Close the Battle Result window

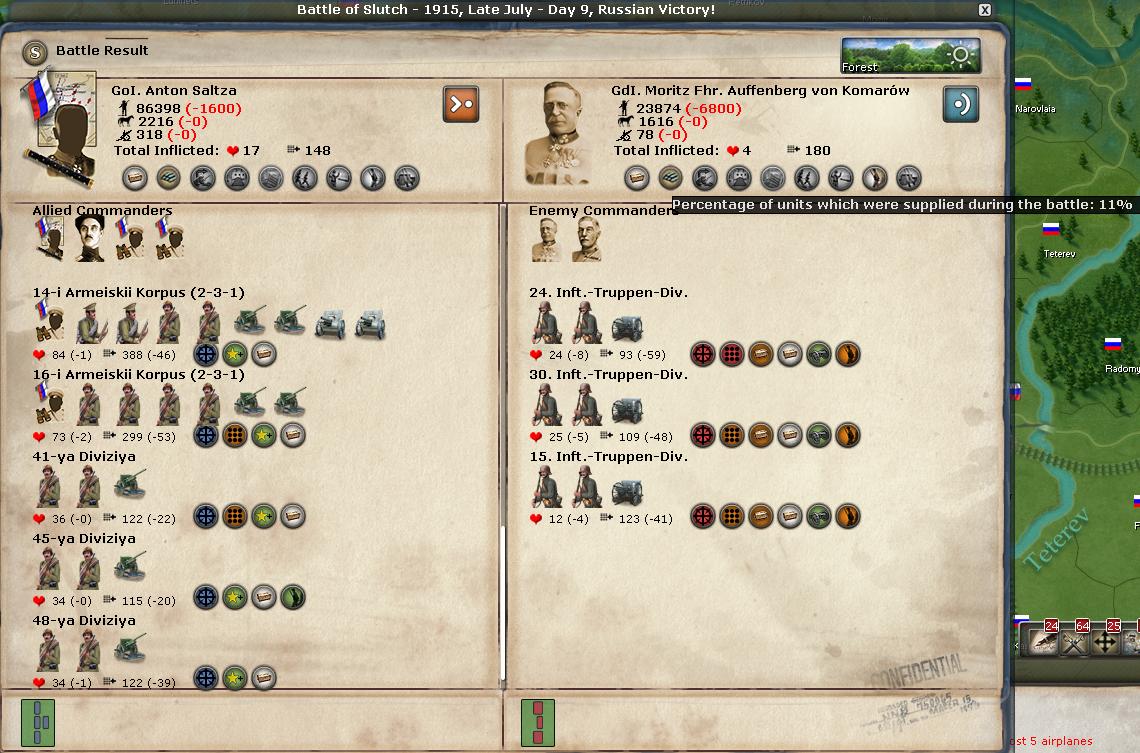pyautogui.click(x=985, y=10)
